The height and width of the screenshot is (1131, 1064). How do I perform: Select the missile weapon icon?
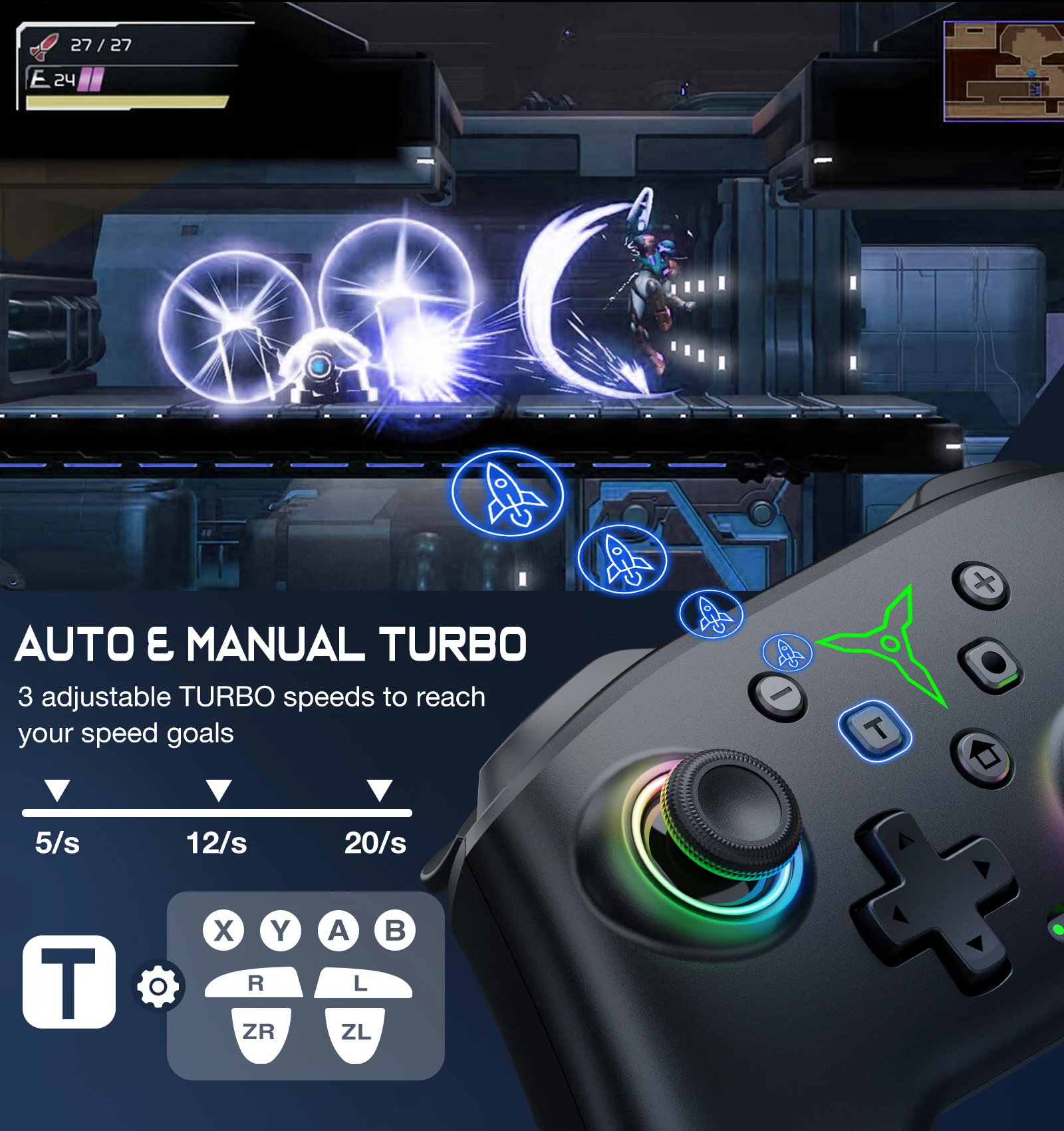point(44,47)
